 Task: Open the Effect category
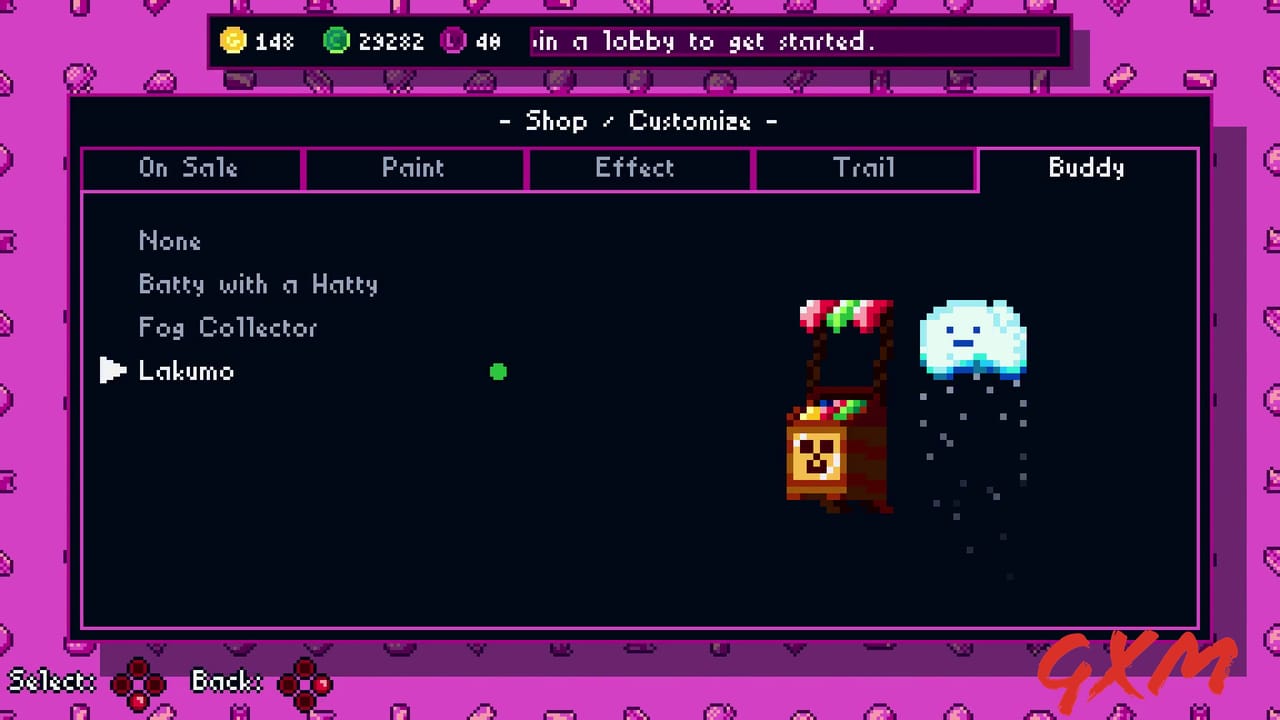pyautogui.click(x=636, y=168)
